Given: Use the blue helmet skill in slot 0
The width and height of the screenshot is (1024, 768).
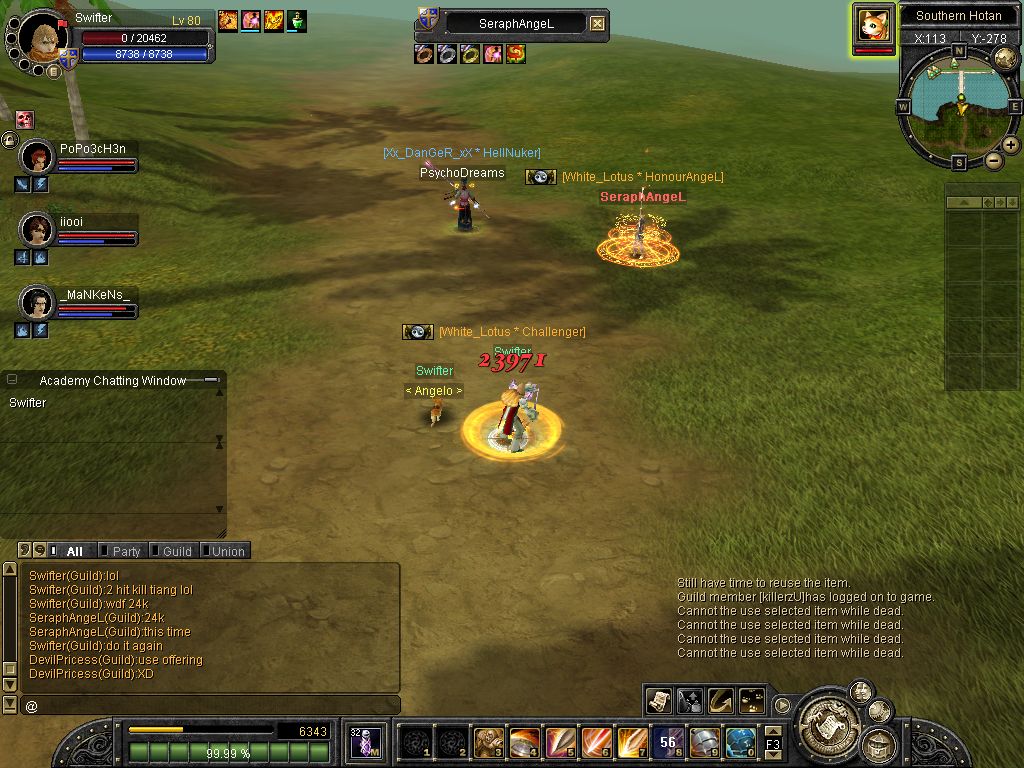Looking at the screenshot, I should (x=740, y=742).
